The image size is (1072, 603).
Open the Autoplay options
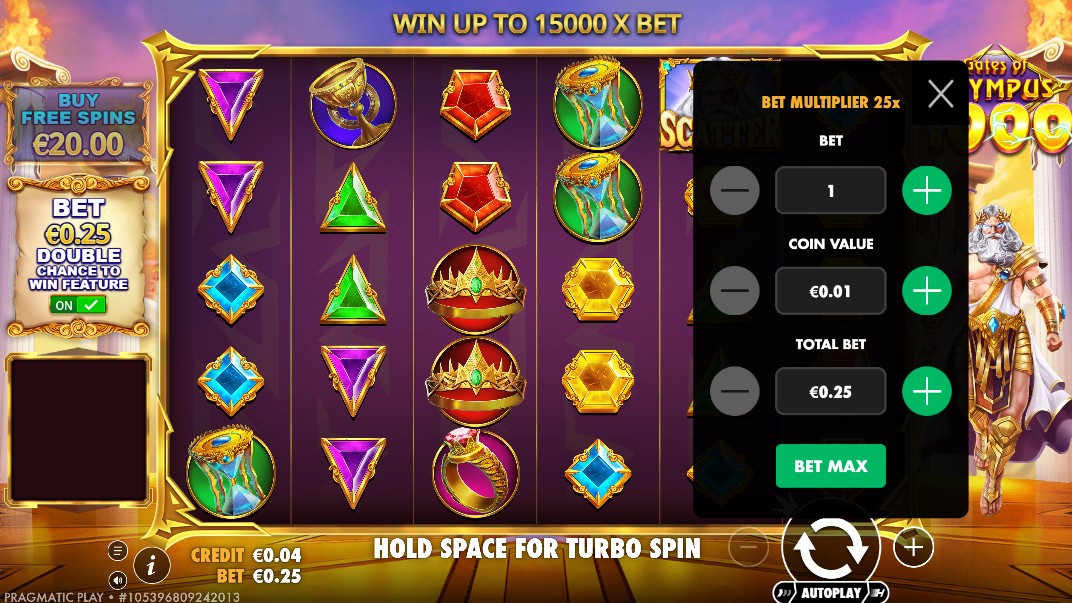click(830, 592)
